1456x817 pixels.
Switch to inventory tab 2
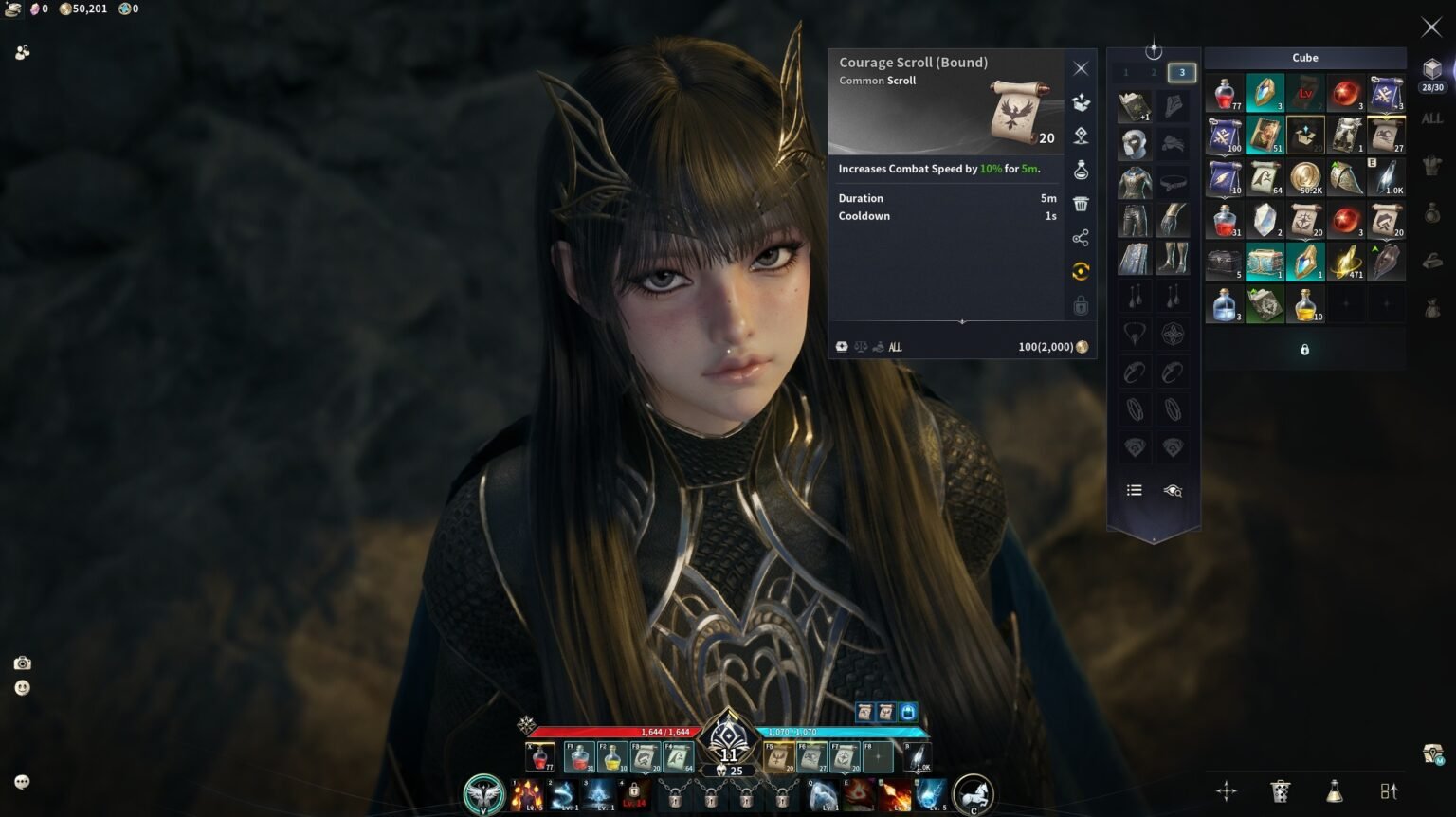click(x=1154, y=71)
